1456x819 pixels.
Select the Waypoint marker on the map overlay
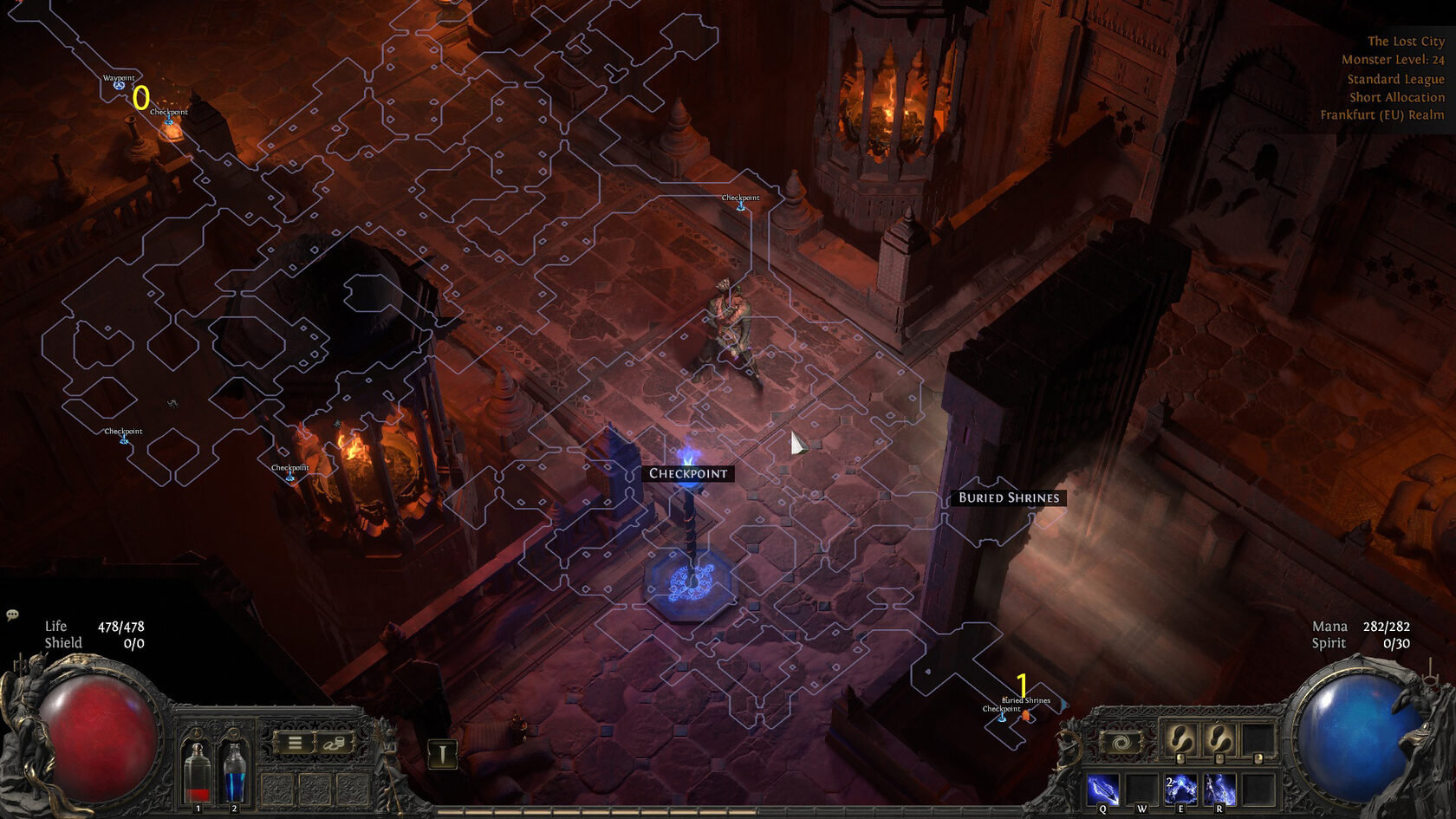coord(119,84)
